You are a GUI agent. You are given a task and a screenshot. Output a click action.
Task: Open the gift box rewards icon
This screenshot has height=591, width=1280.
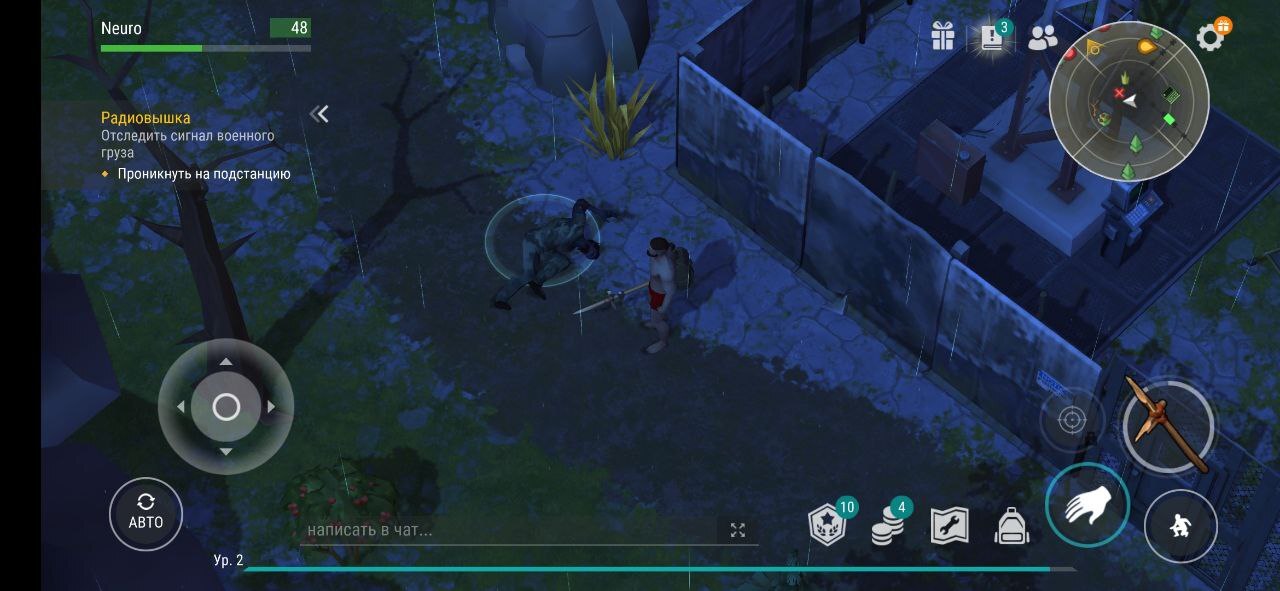pyautogui.click(x=943, y=37)
